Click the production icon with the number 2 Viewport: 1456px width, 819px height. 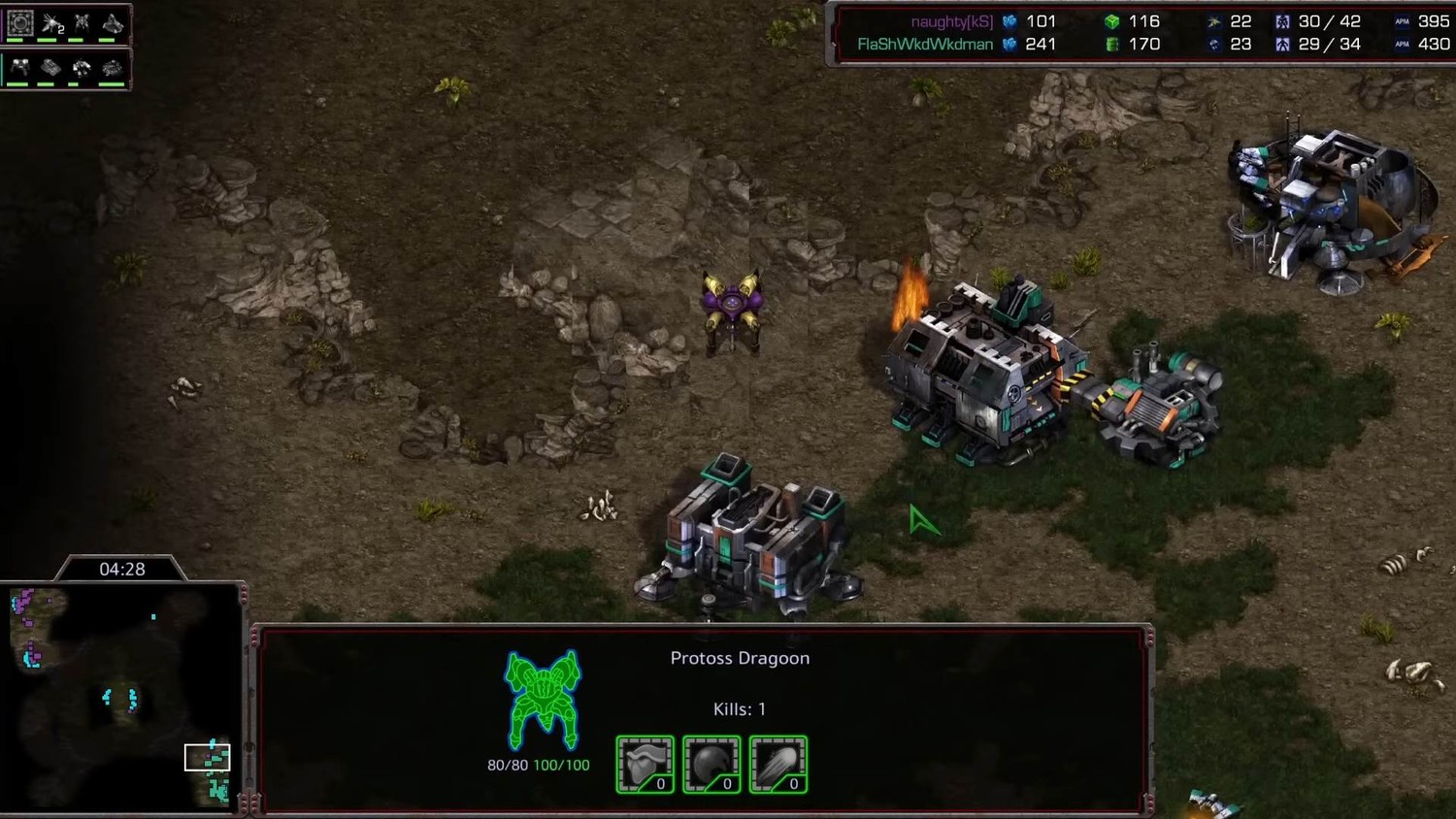pos(51,23)
